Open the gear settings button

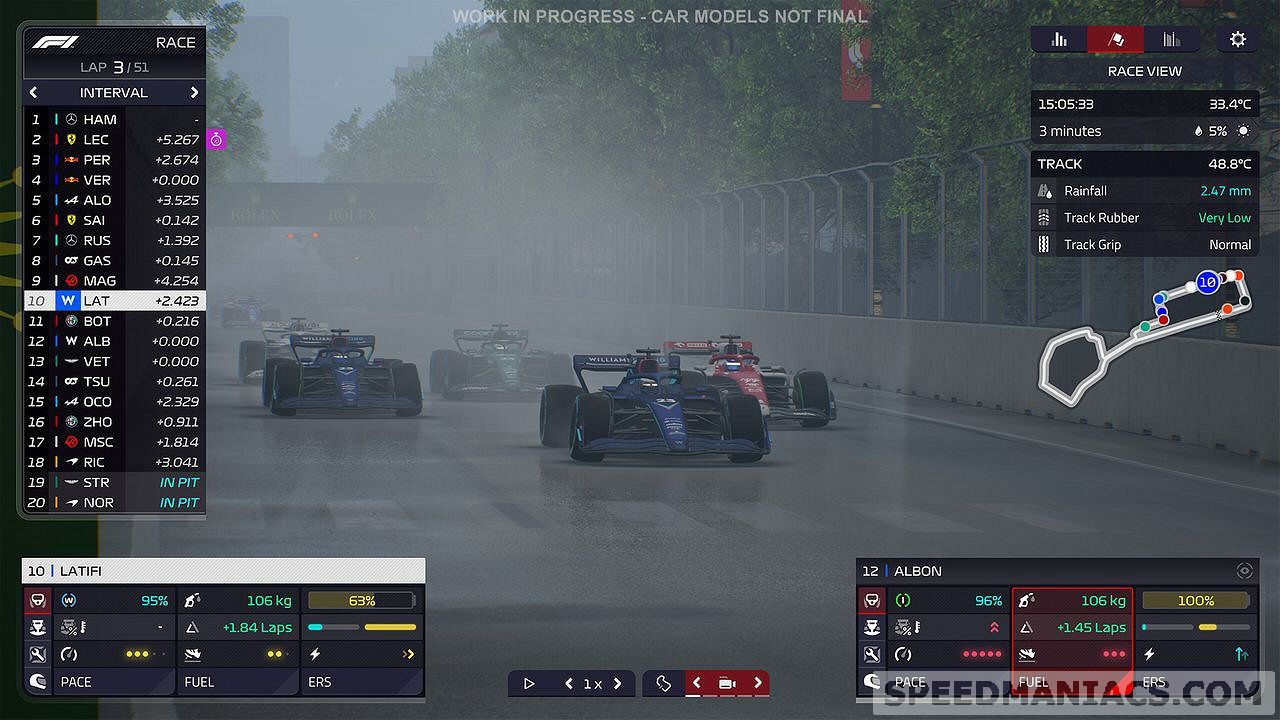point(1238,40)
